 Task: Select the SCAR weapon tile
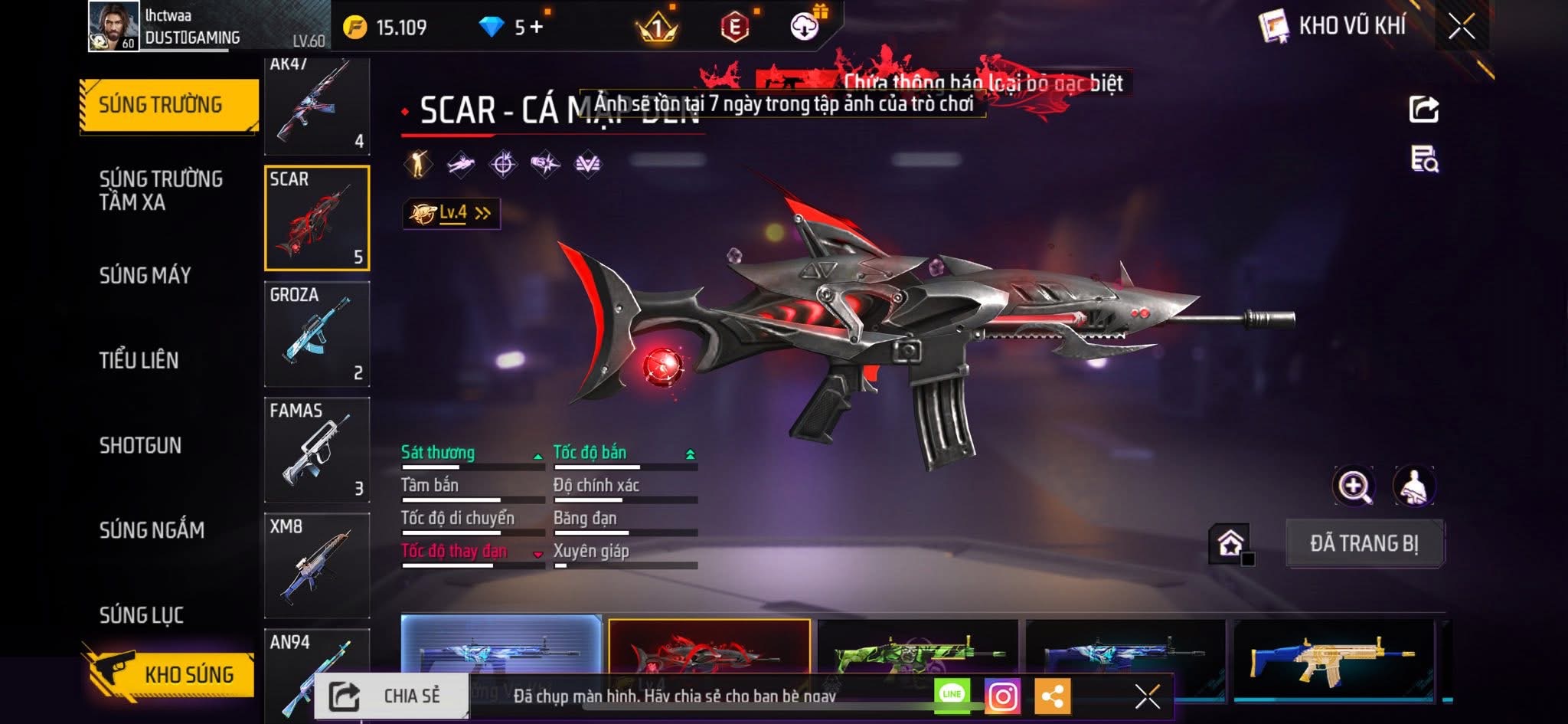tap(317, 218)
